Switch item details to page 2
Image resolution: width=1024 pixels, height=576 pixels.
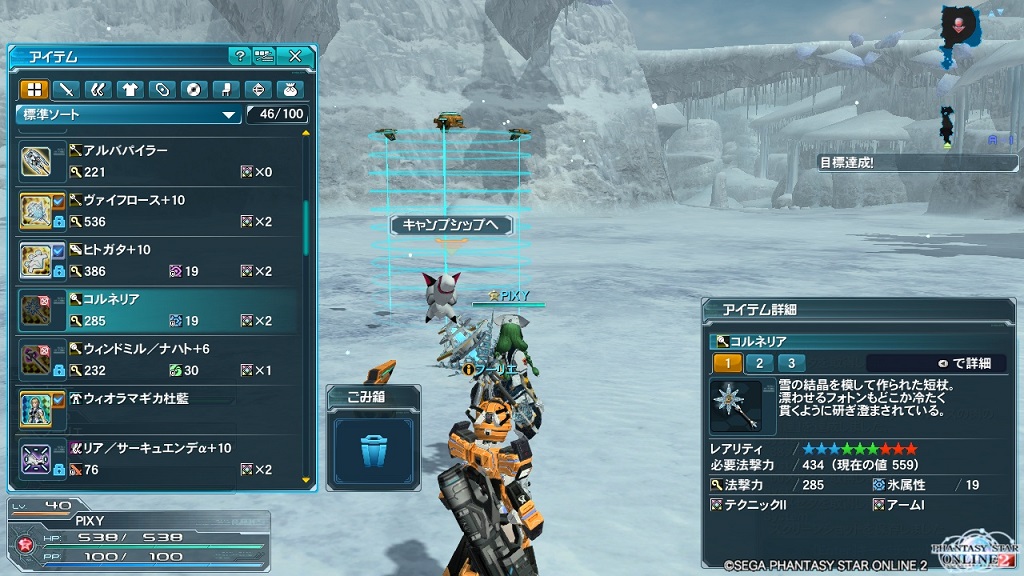[x=759, y=363]
